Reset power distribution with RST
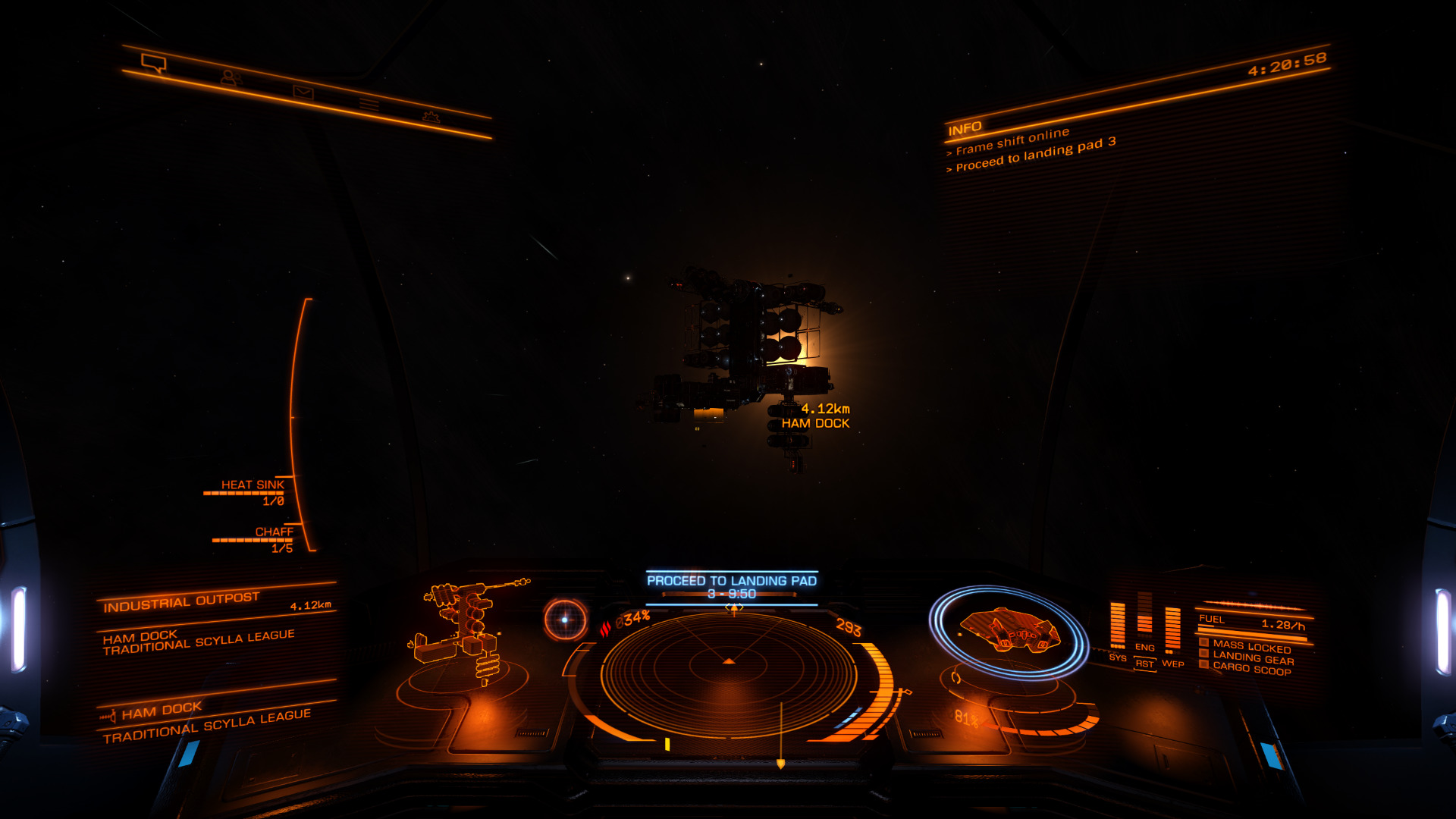 [1144, 664]
